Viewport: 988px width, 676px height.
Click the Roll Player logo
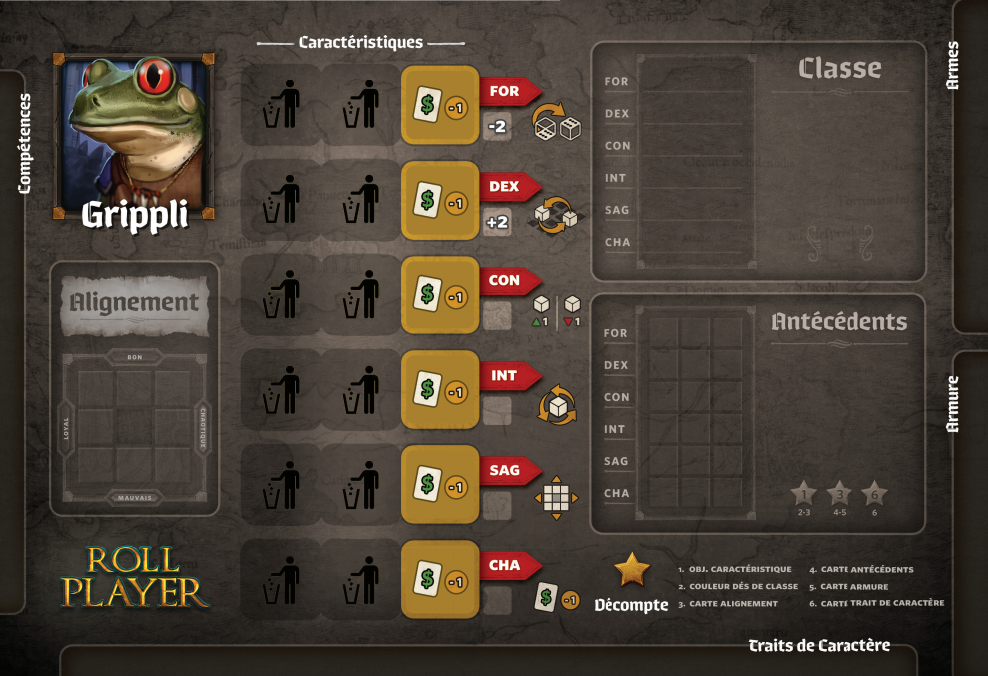[x=134, y=577]
